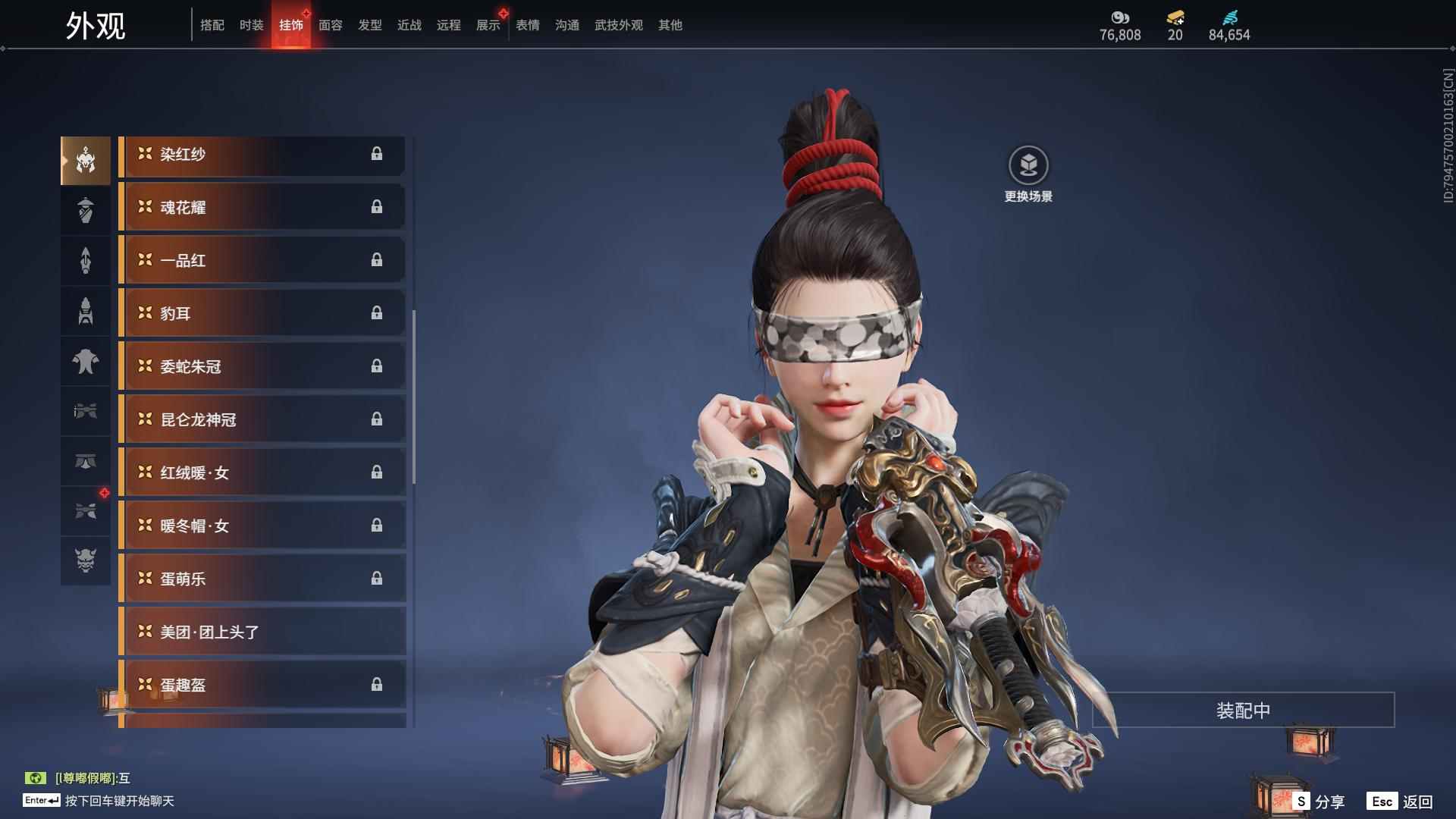Pick the 豹耳 accessory entry
The width and height of the screenshot is (1456, 819).
[x=262, y=314]
